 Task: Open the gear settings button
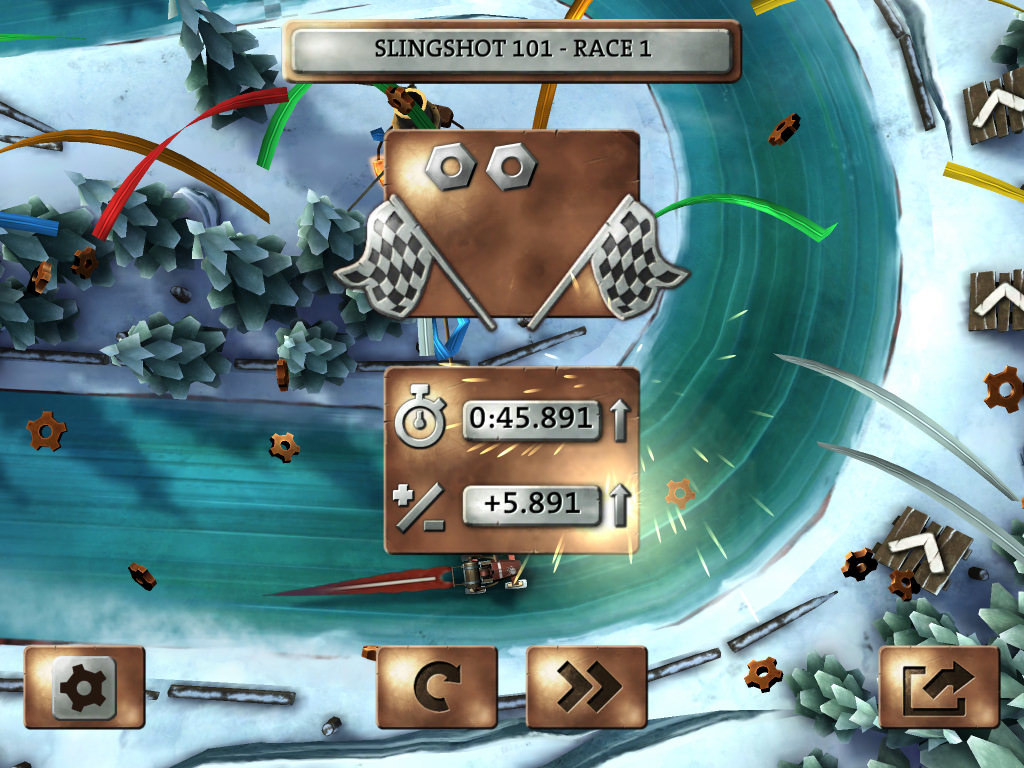tap(84, 686)
